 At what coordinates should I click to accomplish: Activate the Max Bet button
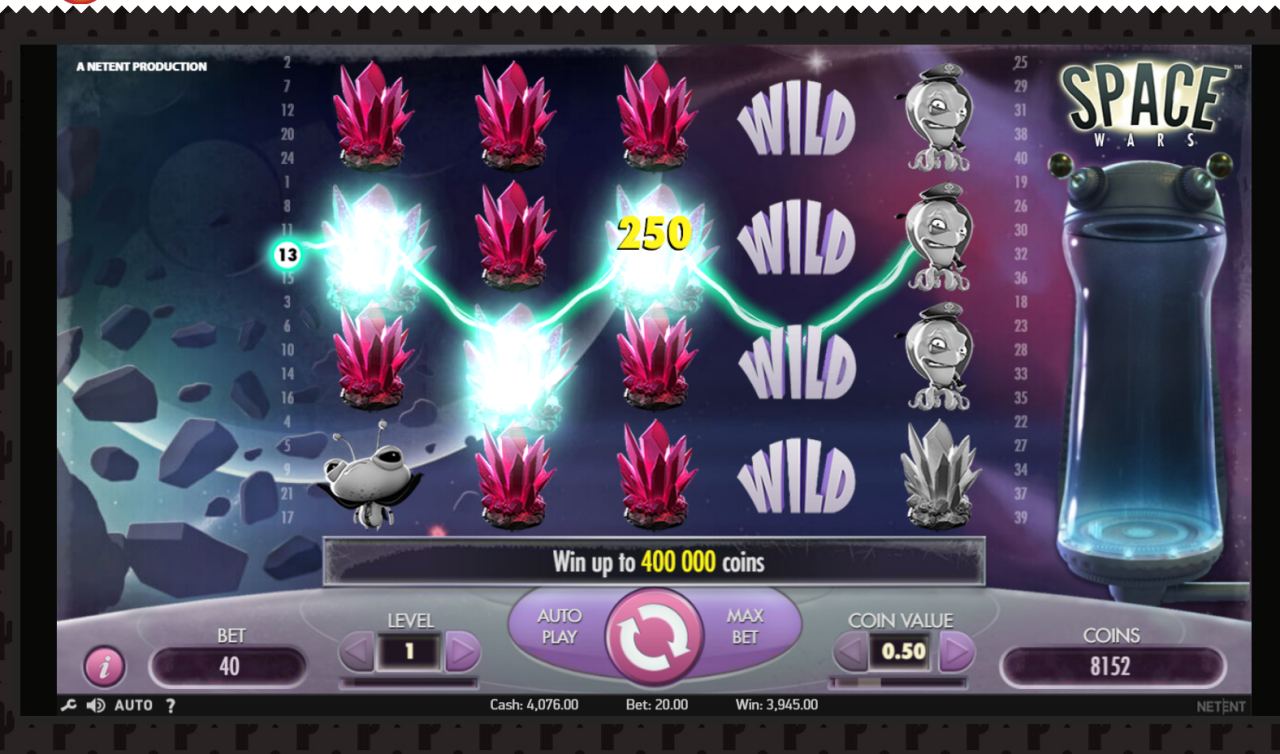point(745,626)
